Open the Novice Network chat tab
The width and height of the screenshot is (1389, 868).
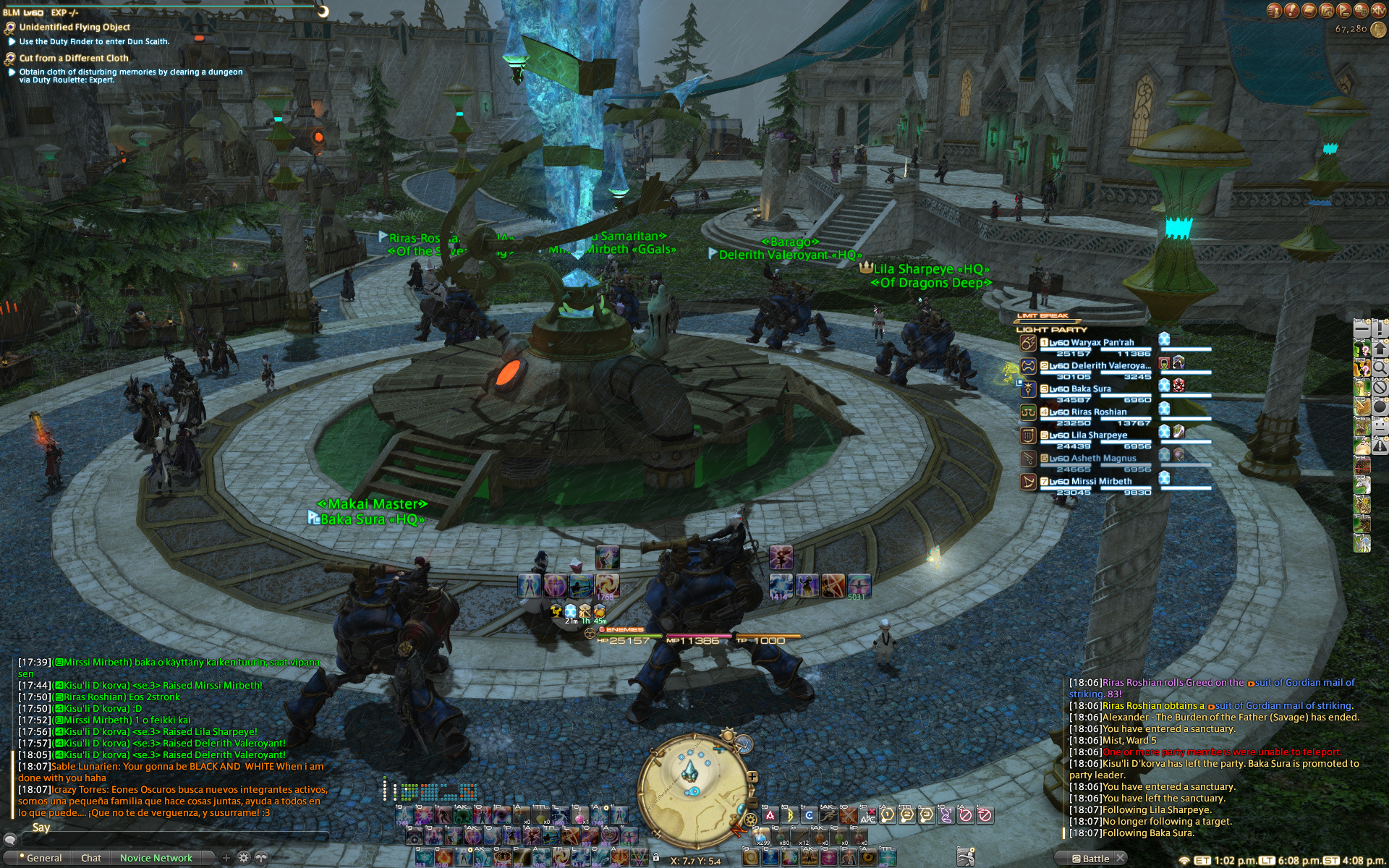pos(156,858)
